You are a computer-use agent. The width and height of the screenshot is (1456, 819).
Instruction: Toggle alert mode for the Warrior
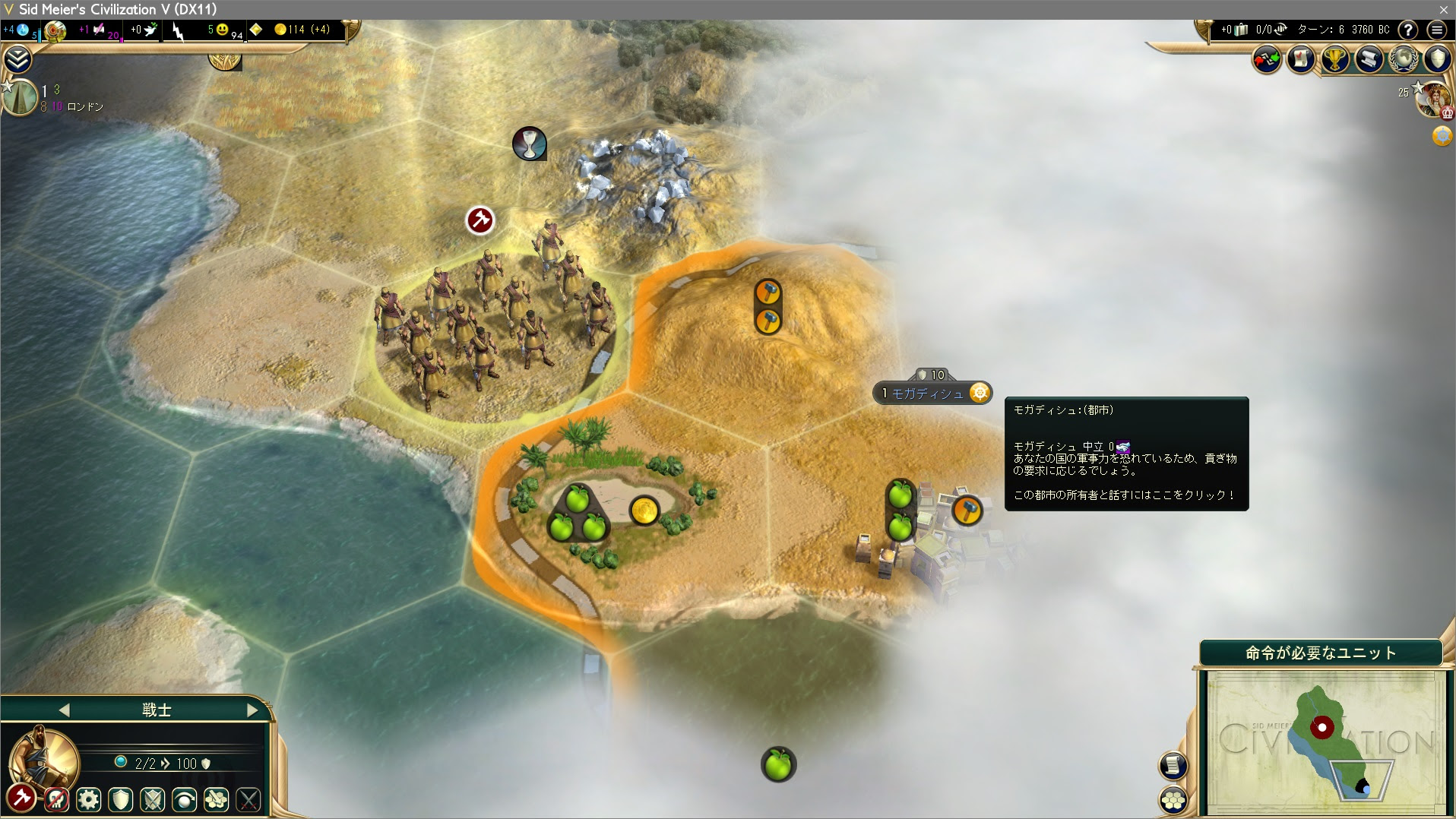pos(152,800)
